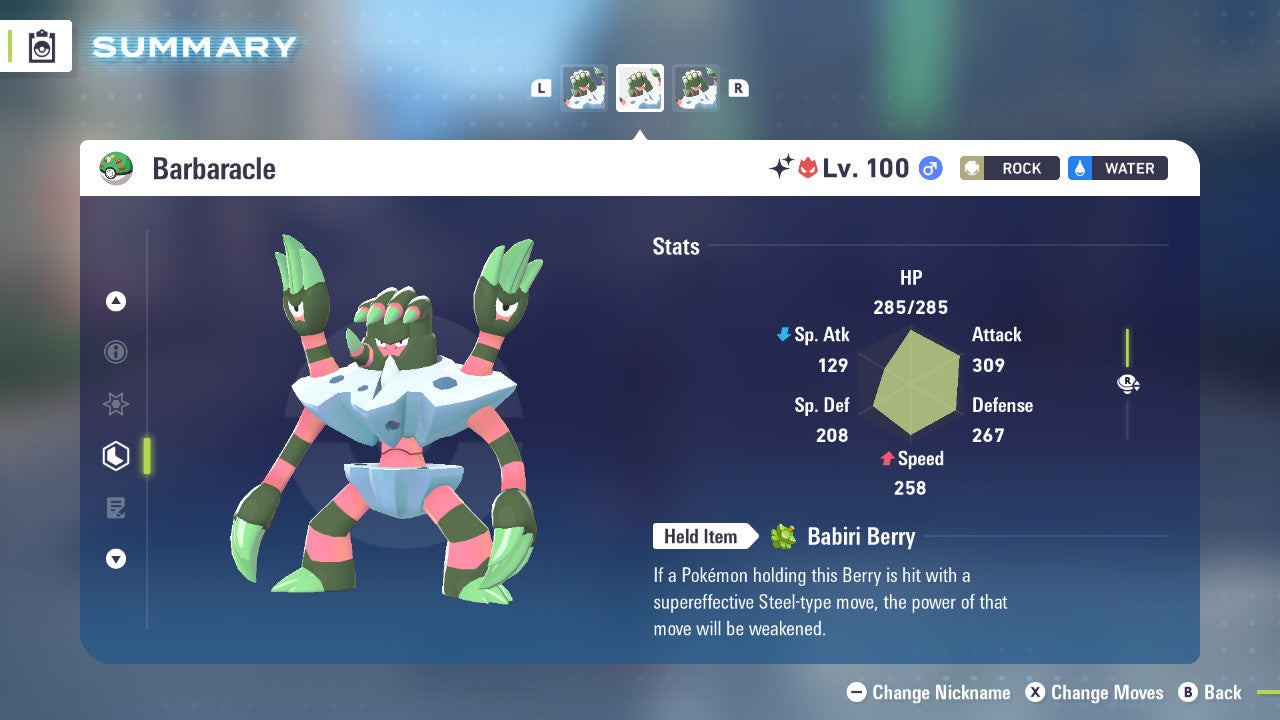This screenshot has height=720, width=1280.
Task: Select the center Pokémon tab at top
Action: click(x=640, y=88)
